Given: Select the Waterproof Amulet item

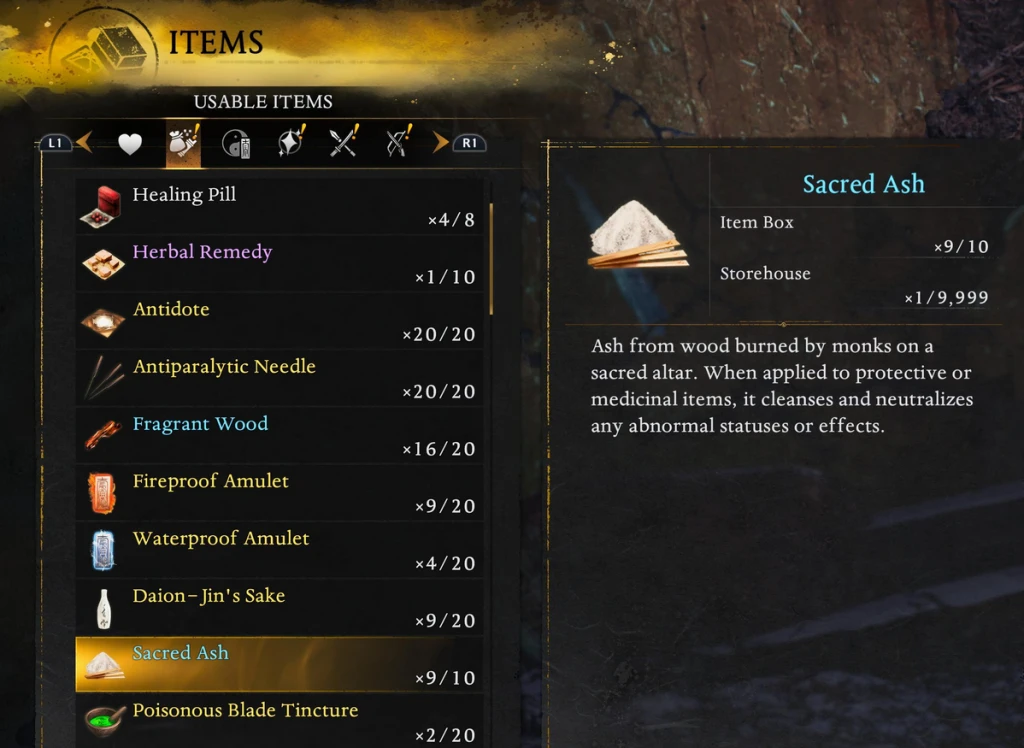Looking at the screenshot, I should [279, 549].
